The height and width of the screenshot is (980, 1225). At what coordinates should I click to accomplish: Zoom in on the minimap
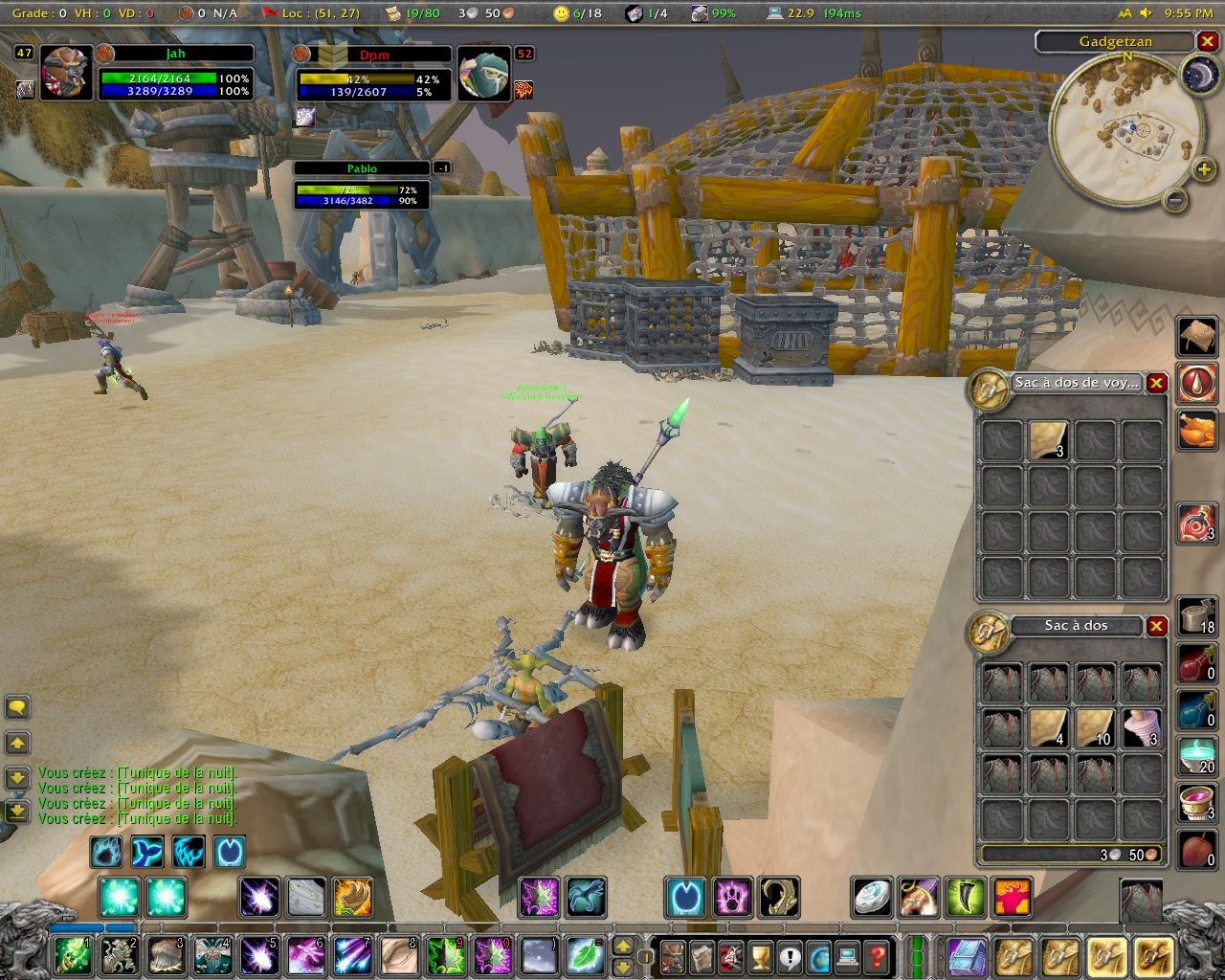[x=1203, y=170]
